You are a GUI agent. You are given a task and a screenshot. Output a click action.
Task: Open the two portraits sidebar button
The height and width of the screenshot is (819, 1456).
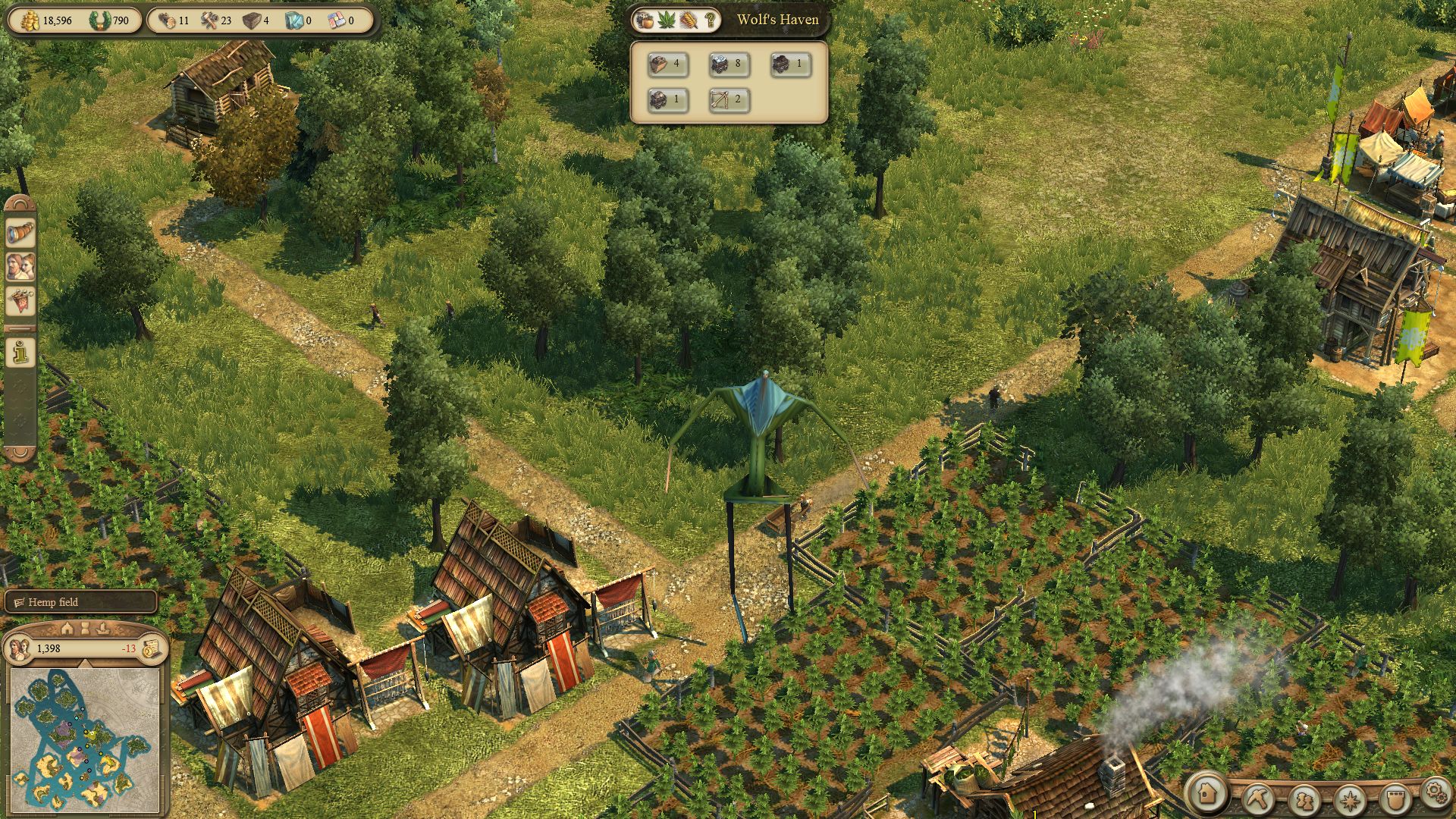click(20, 266)
